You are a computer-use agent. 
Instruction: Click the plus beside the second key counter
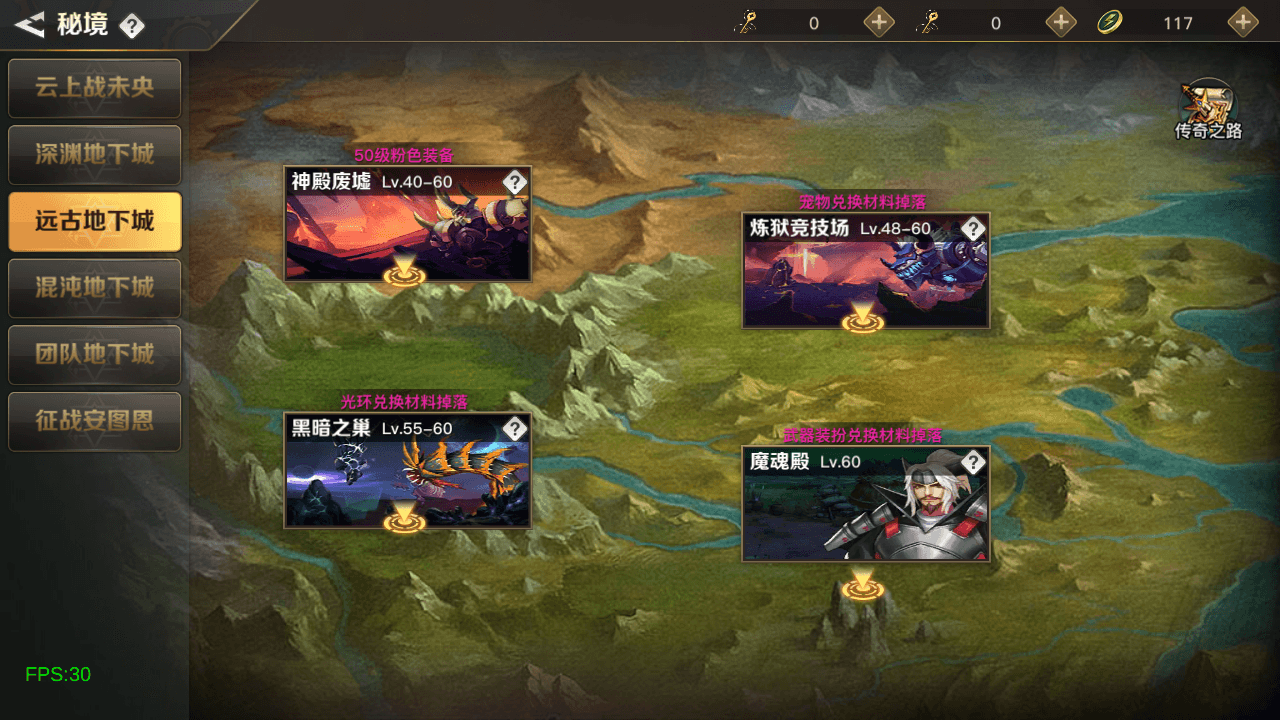pyautogui.click(x=1059, y=21)
